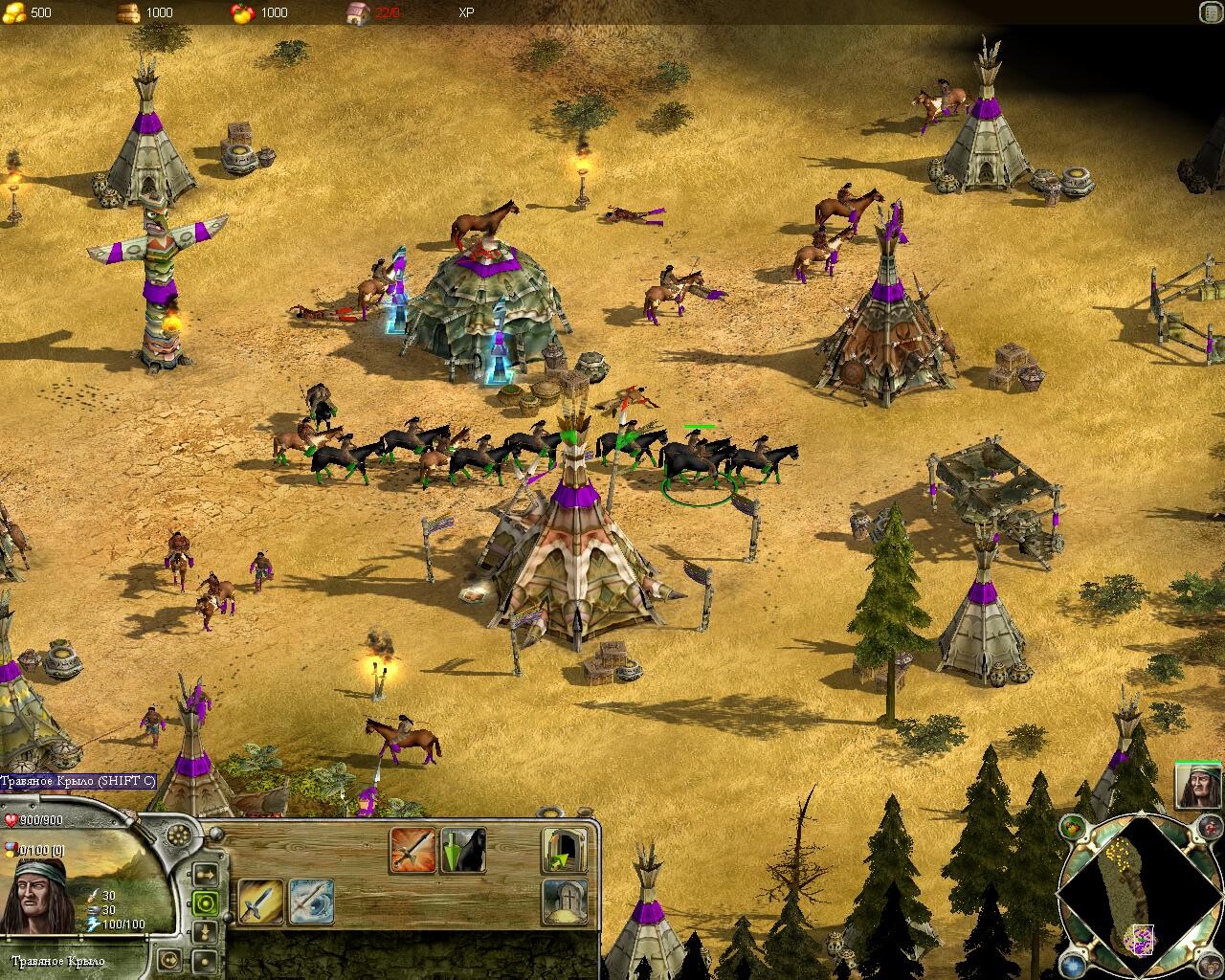Choose the arrow-right stance button
Screen dimensions: 1225x980
205,874
